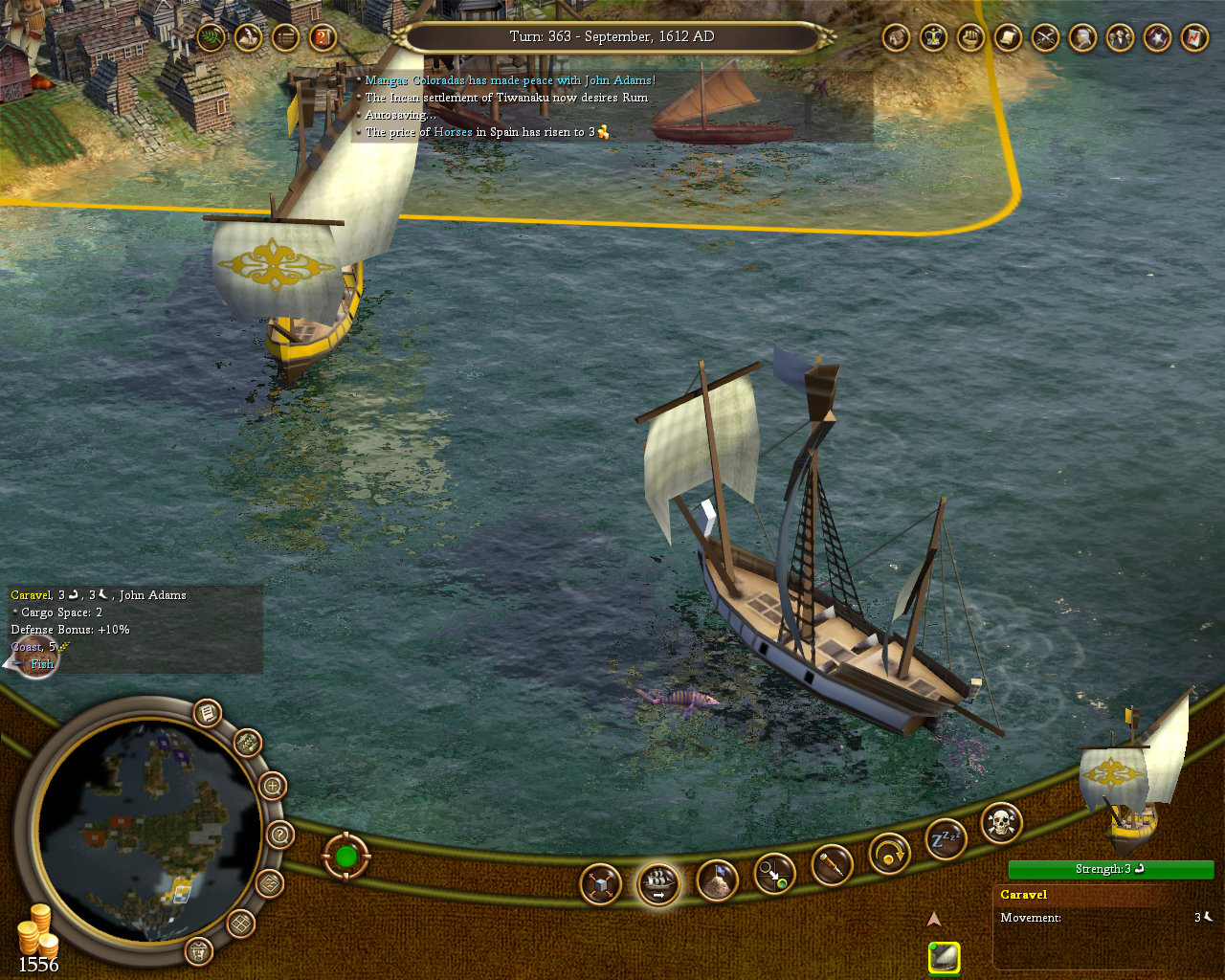Click the green Strength:3 bar

(1110, 870)
